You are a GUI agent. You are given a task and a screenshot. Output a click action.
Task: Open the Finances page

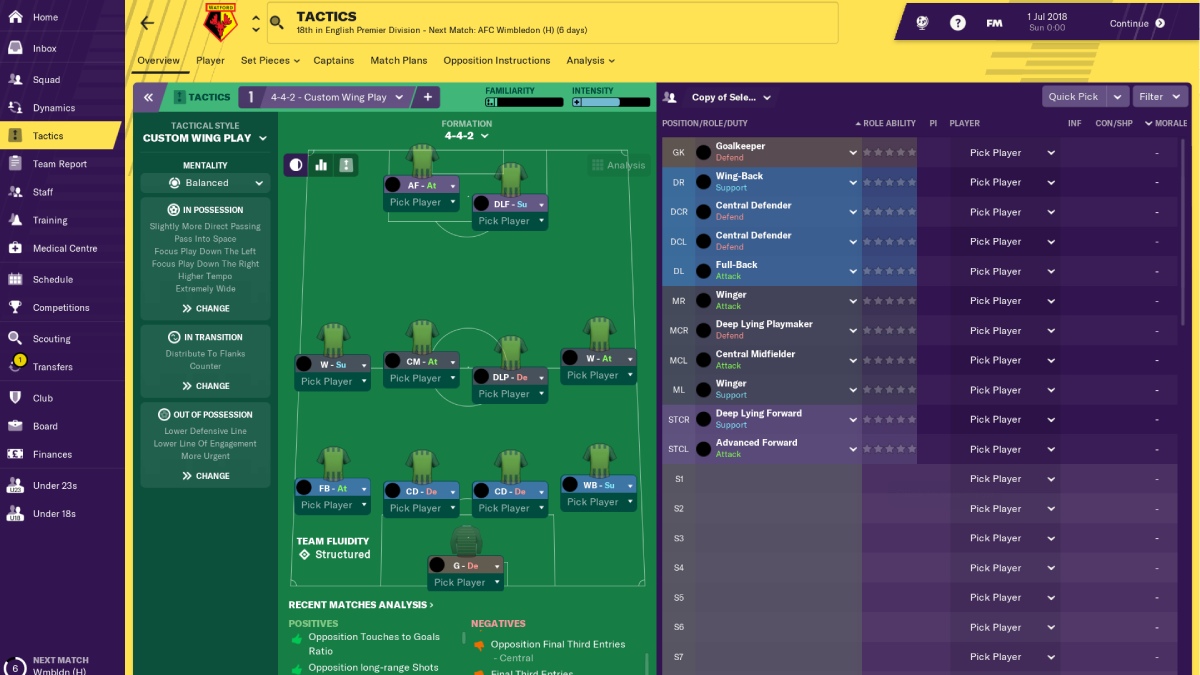point(52,454)
